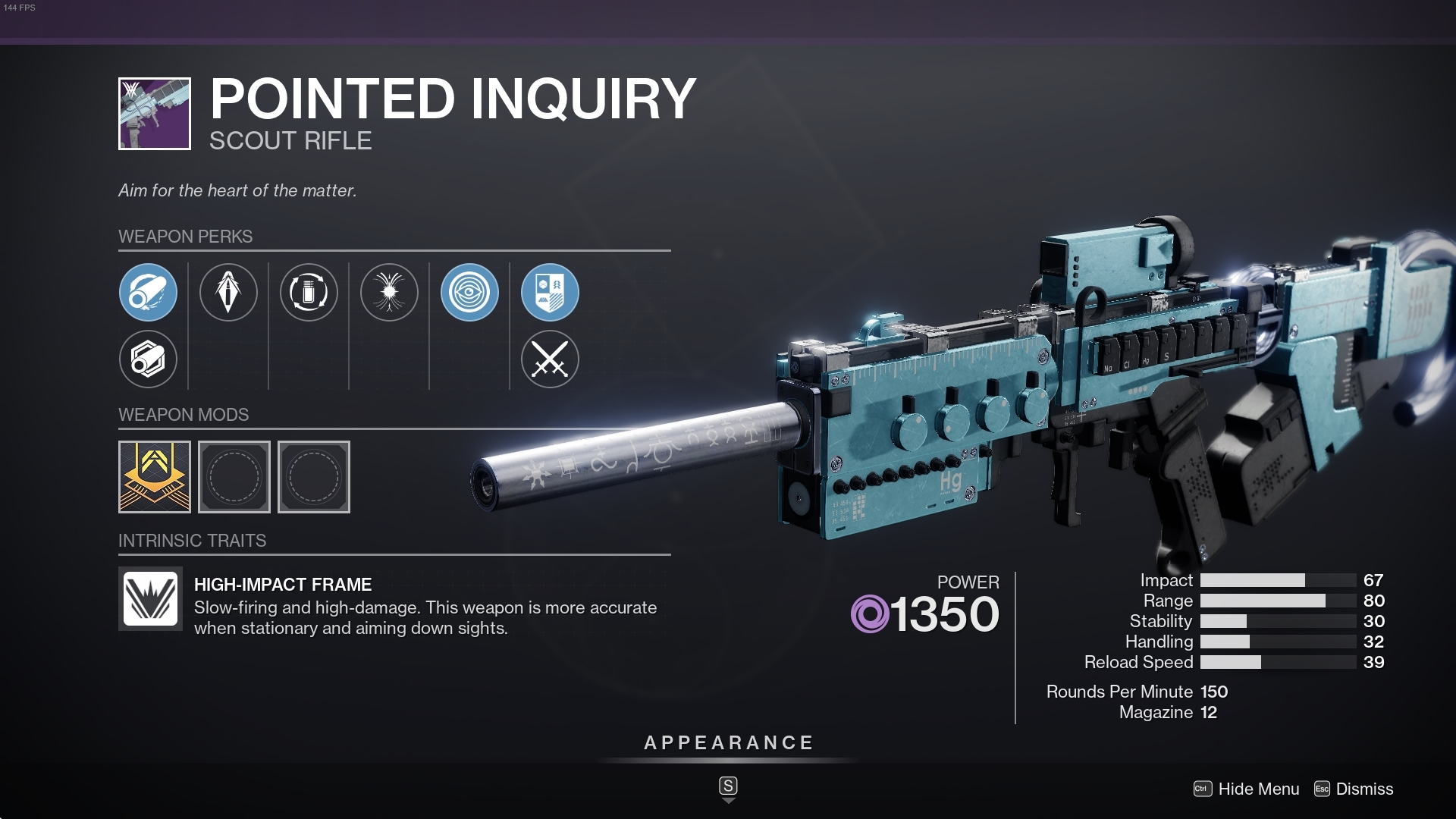Select the starburst explosive perk icon
Image resolution: width=1456 pixels, height=819 pixels.
tap(389, 292)
